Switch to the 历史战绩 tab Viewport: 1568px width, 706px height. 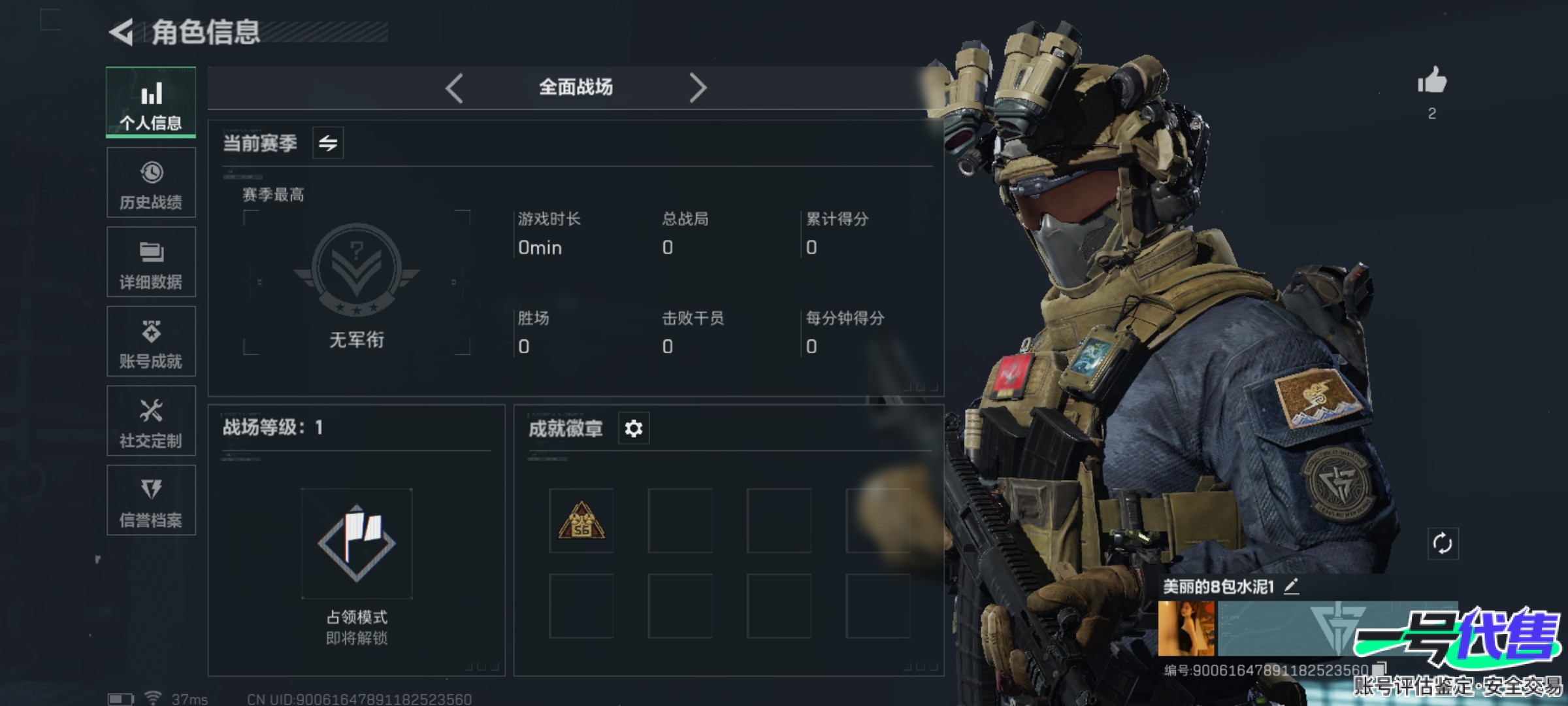coord(151,182)
